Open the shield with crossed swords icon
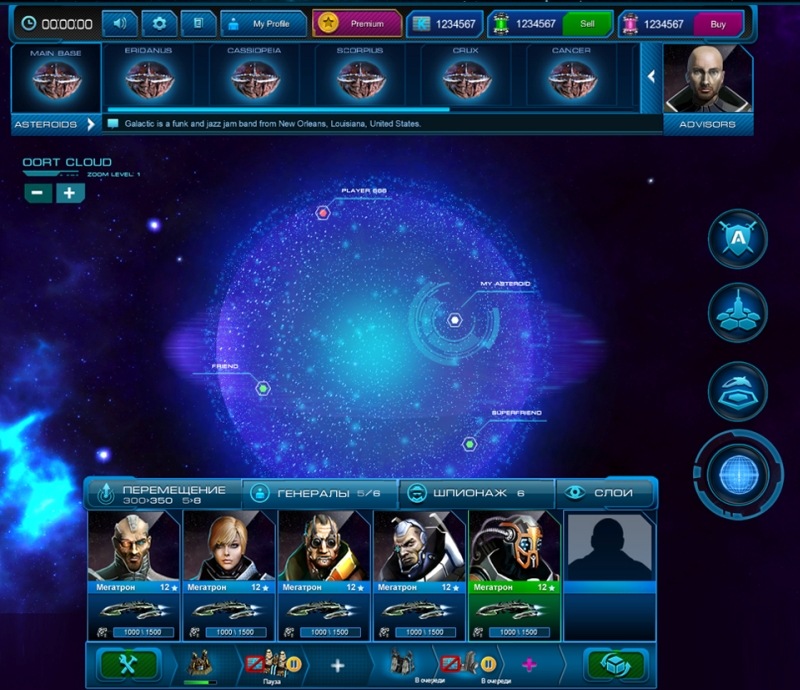800x690 pixels. (x=737, y=240)
